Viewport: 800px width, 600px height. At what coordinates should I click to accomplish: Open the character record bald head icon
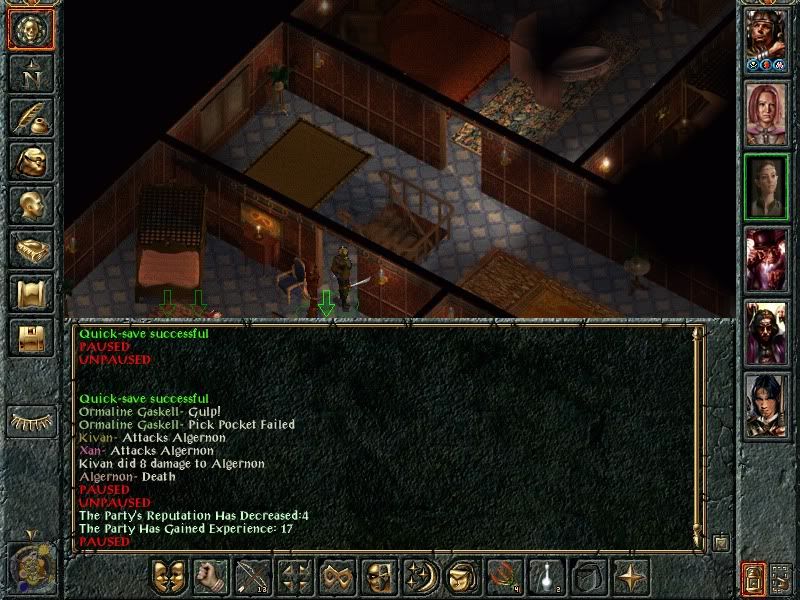(31, 204)
